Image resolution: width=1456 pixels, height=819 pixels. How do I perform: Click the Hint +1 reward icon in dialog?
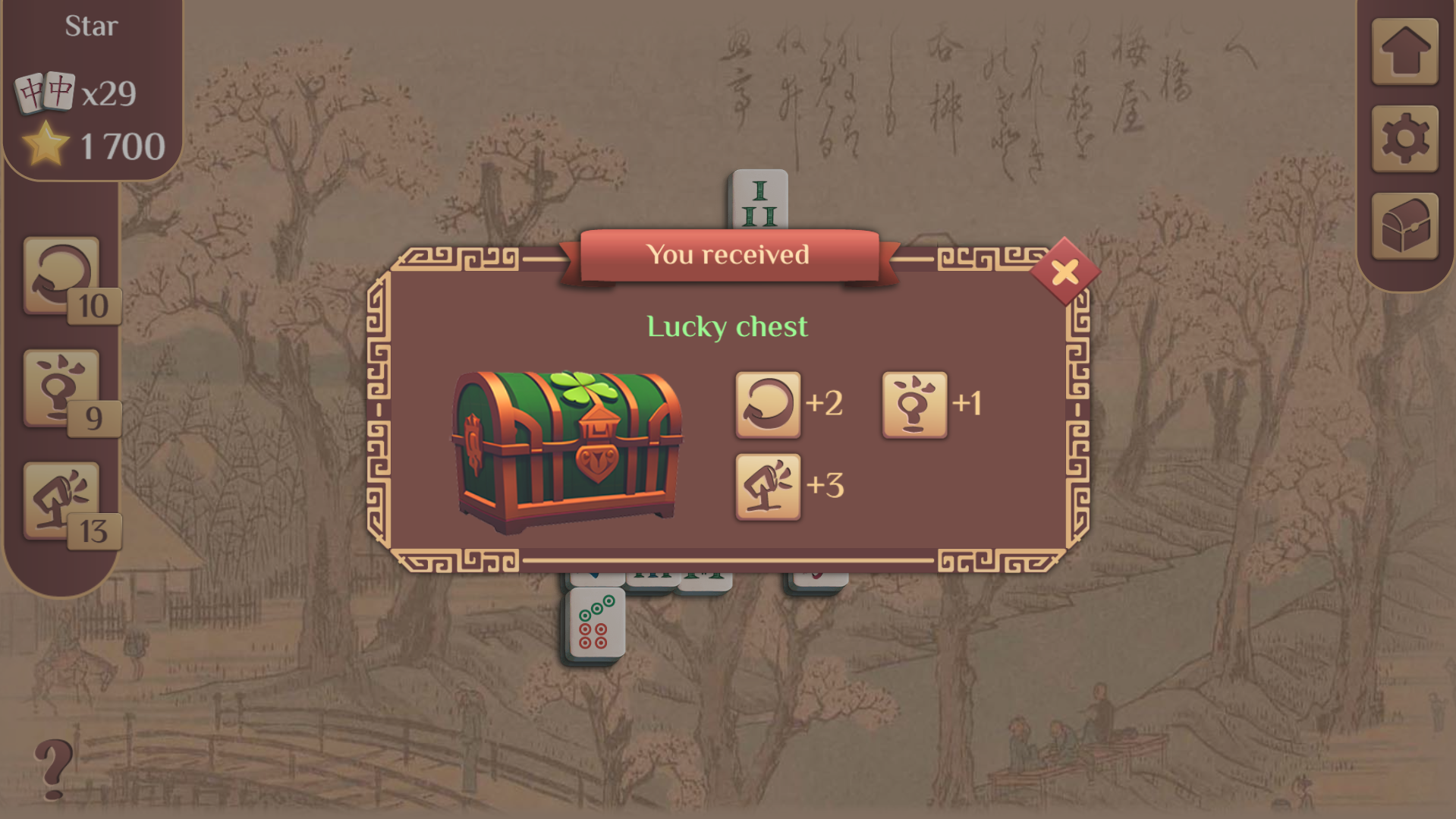(x=914, y=405)
